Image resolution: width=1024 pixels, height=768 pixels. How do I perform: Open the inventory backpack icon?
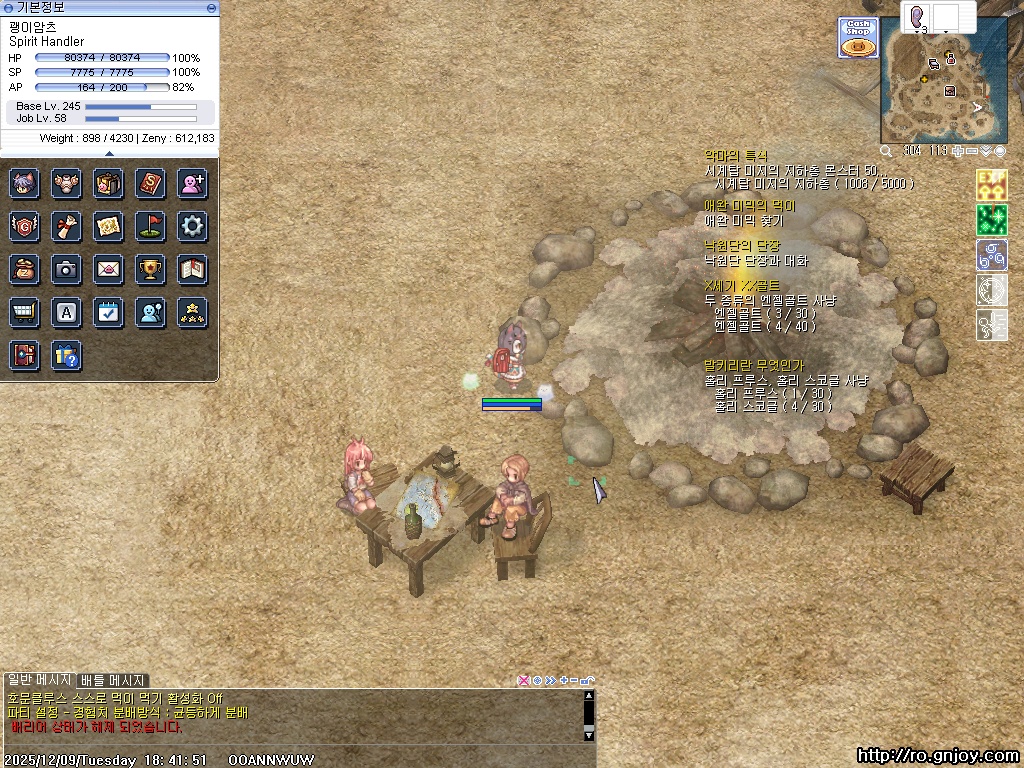[108, 183]
